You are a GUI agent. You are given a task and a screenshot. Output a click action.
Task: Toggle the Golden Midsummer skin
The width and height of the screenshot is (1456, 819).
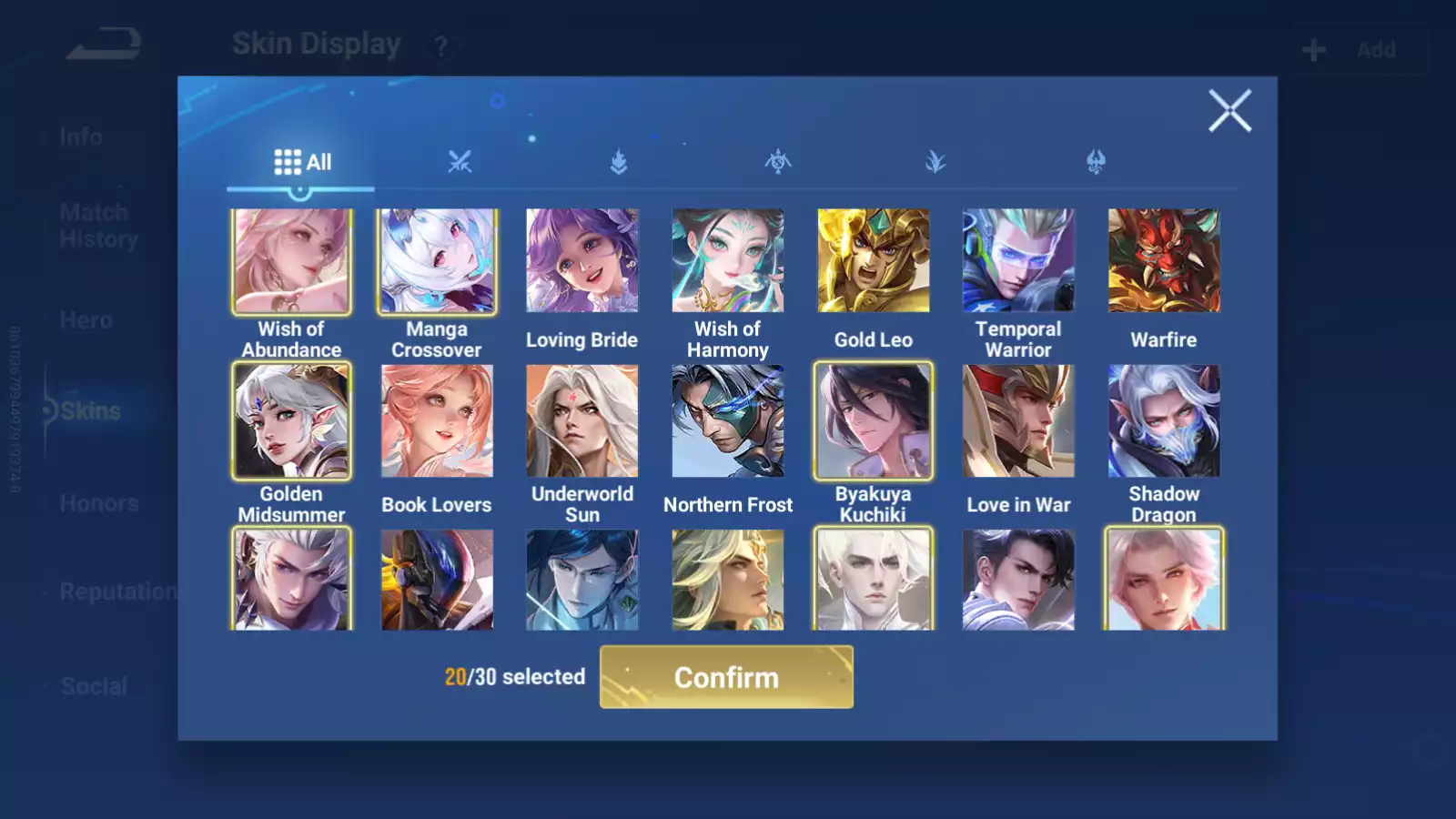(x=291, y=421)
